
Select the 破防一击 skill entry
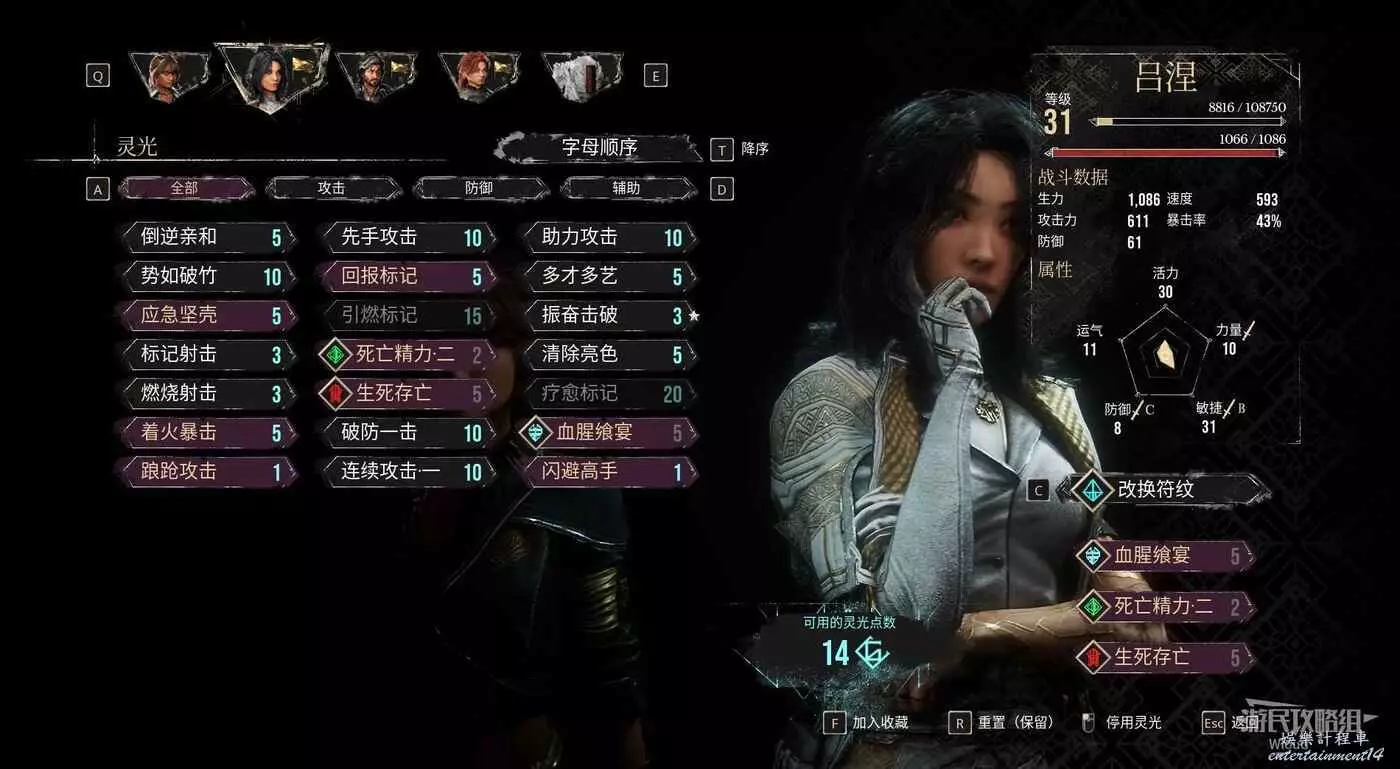click(407, 432)
